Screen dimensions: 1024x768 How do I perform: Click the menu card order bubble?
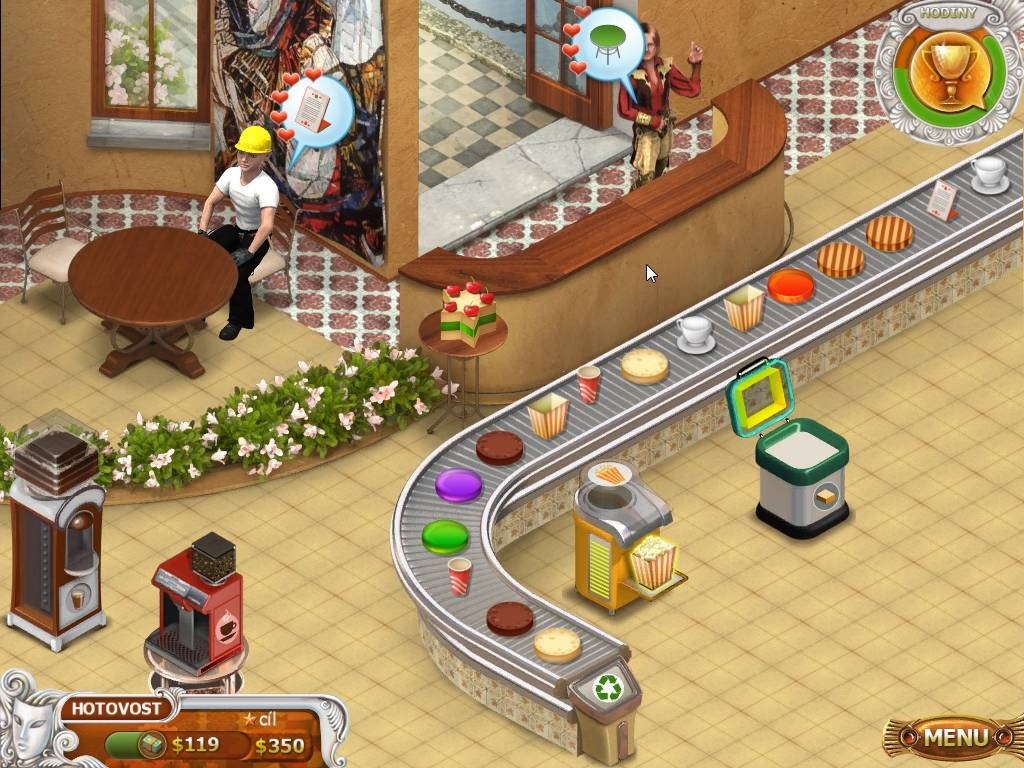[318, 111]
